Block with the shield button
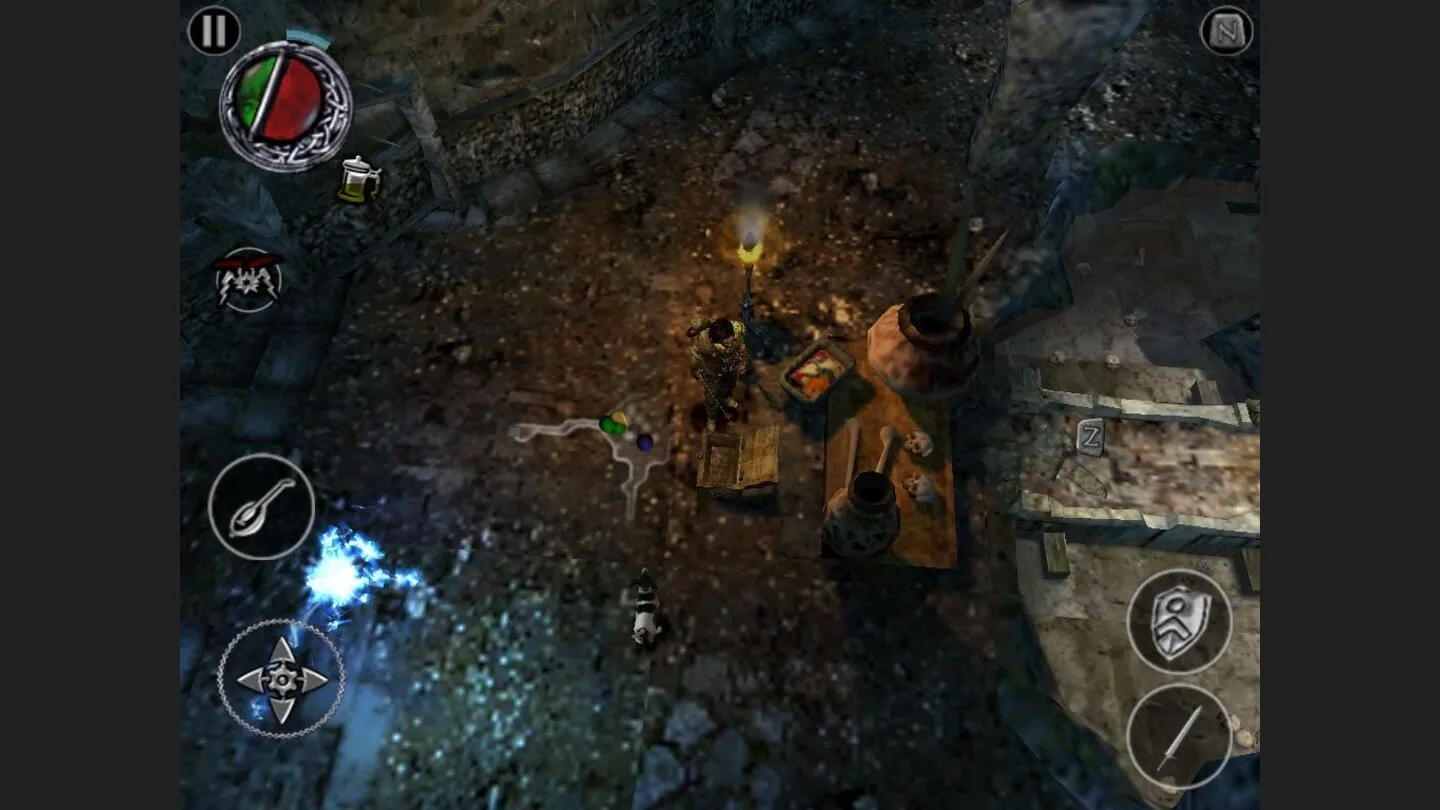 point(1180,622)
